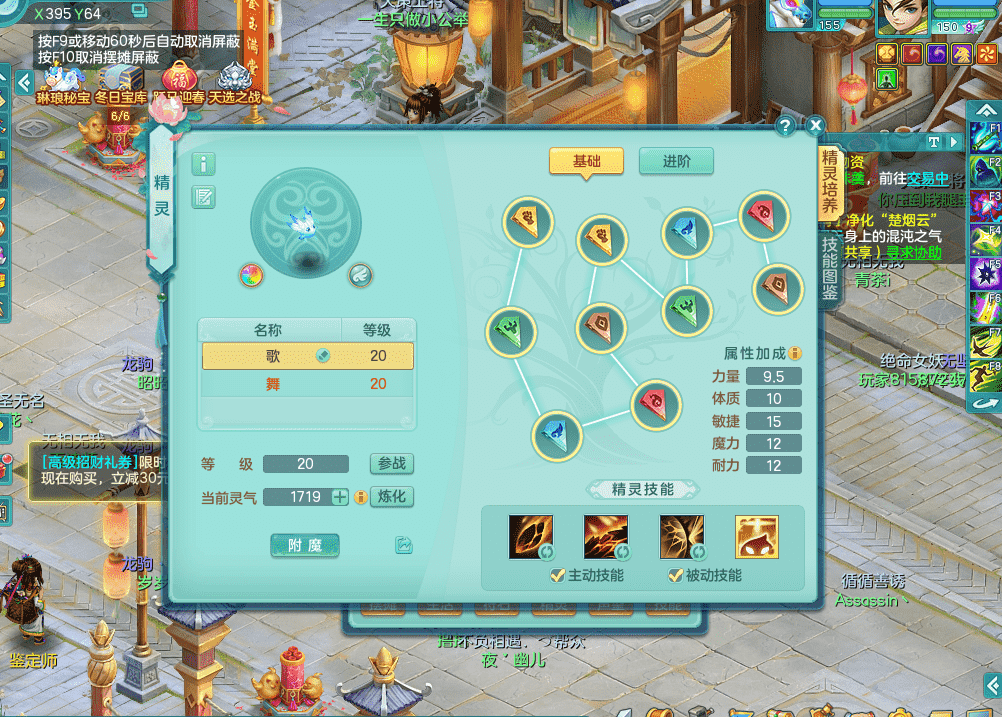Switch to the 基础 tab
1002x717 pixels.
586,162
